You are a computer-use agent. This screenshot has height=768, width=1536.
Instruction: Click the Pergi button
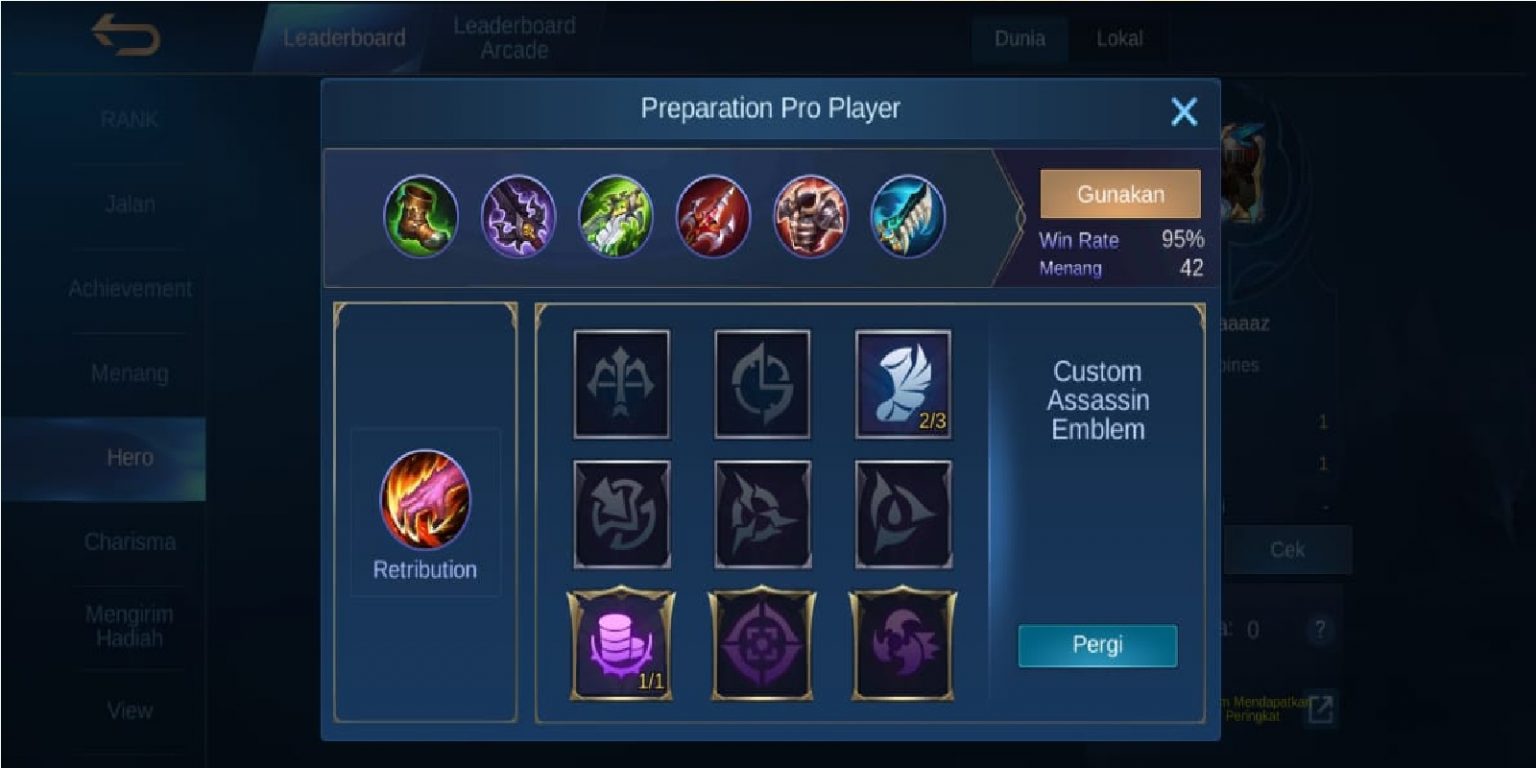1097,646
